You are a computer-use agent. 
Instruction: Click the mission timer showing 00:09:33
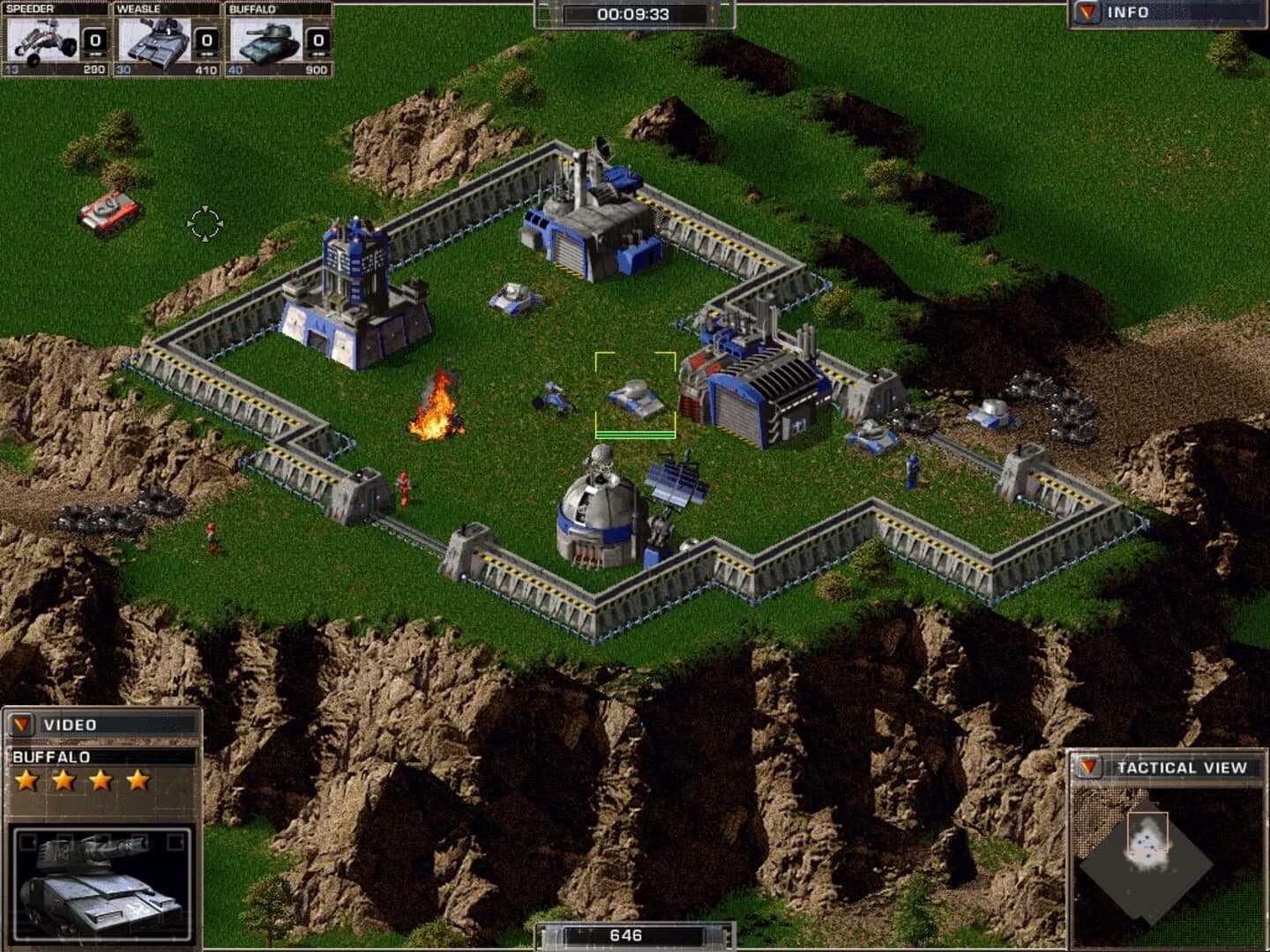634,14
